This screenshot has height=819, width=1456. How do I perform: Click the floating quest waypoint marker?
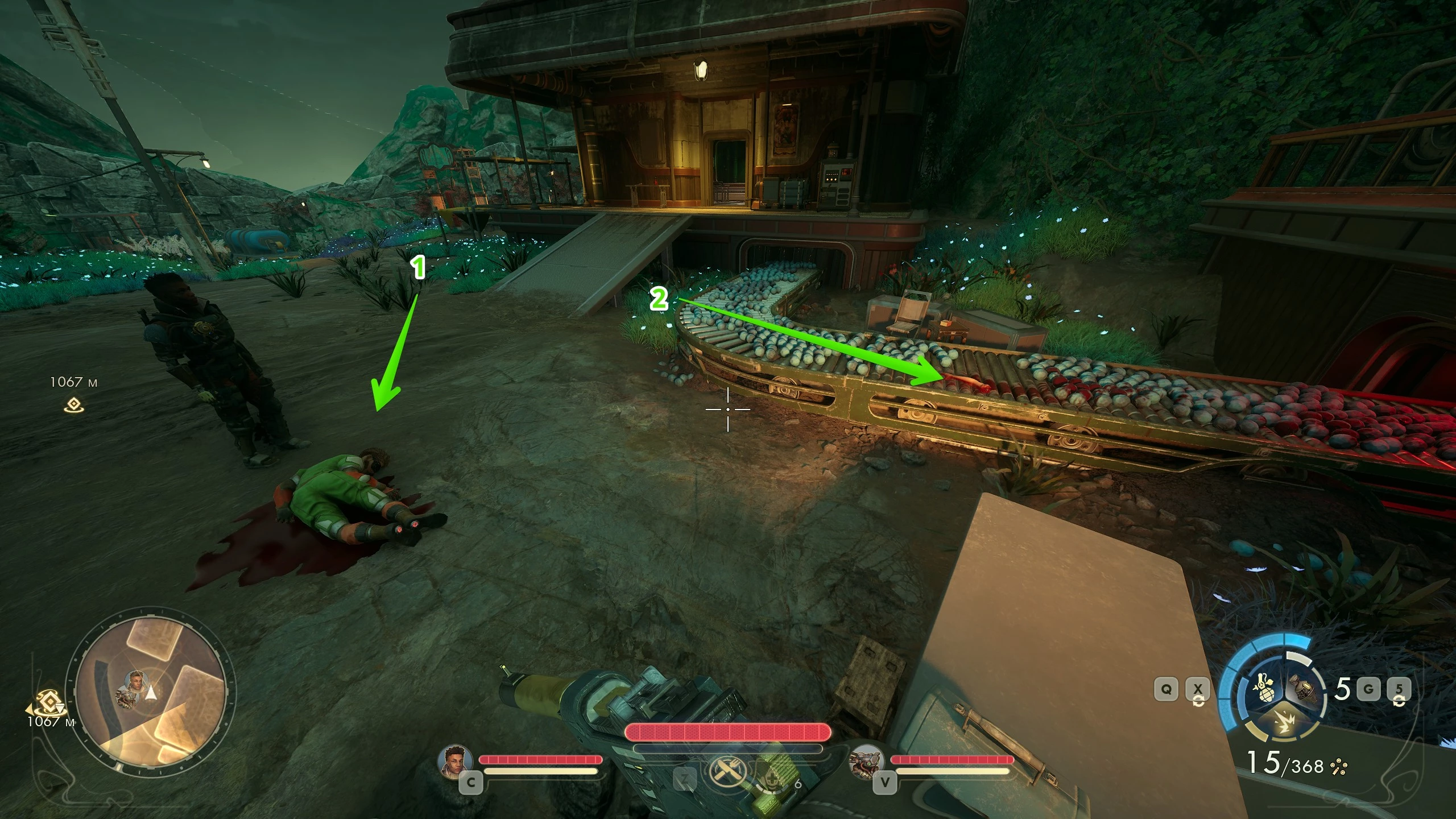73,406
